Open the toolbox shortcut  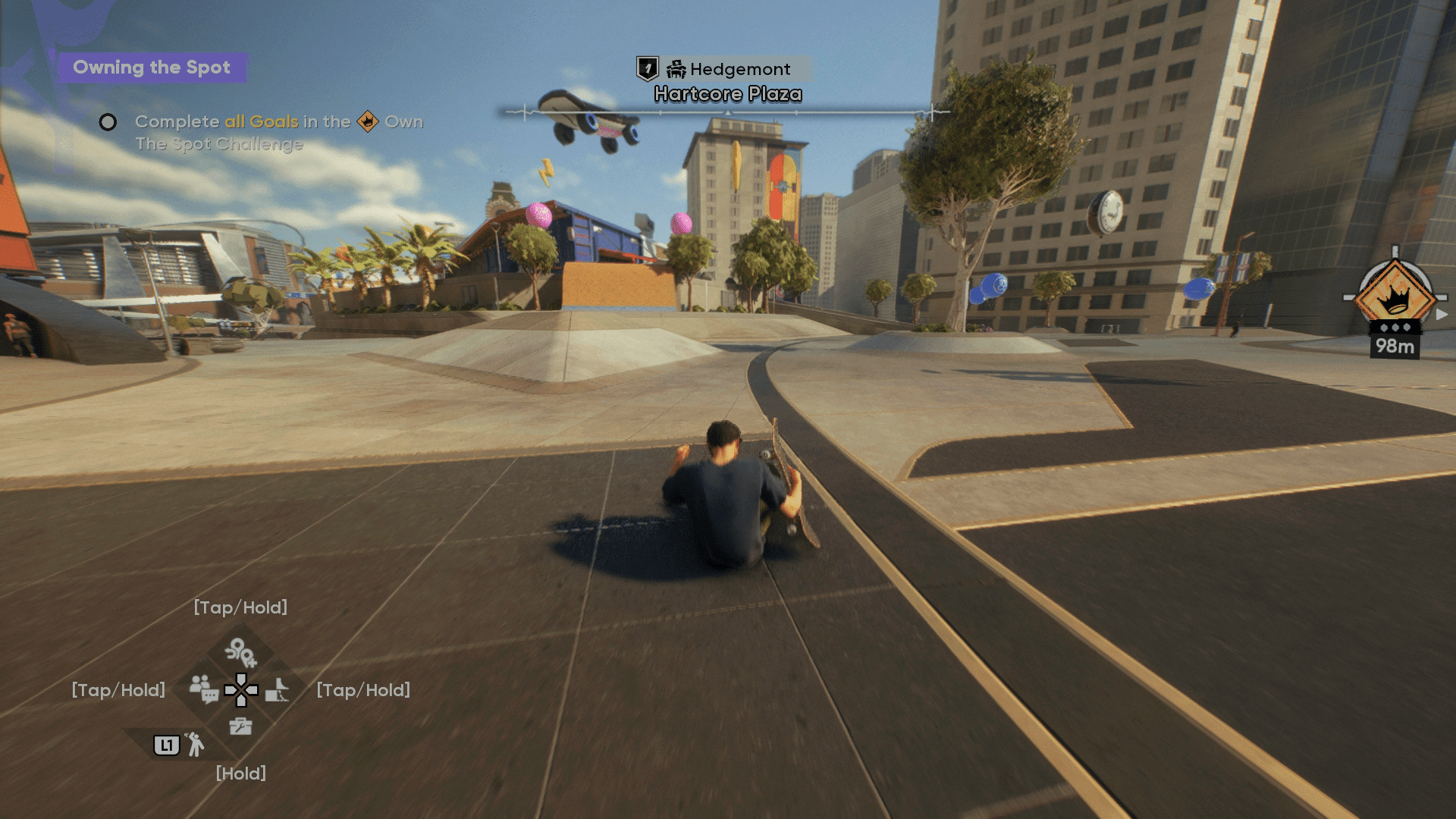240,726
